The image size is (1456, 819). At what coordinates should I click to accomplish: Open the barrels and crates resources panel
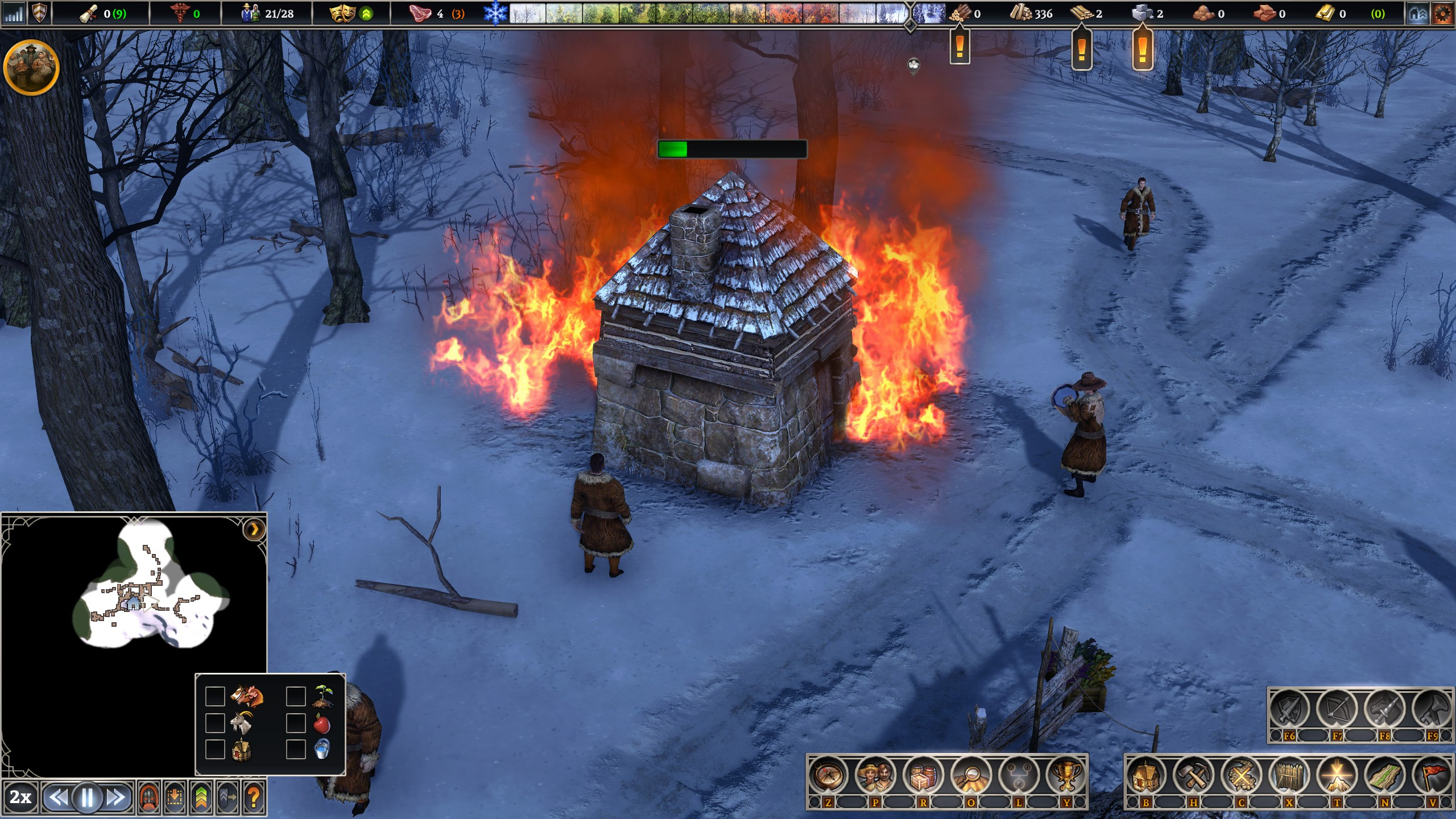923,775
